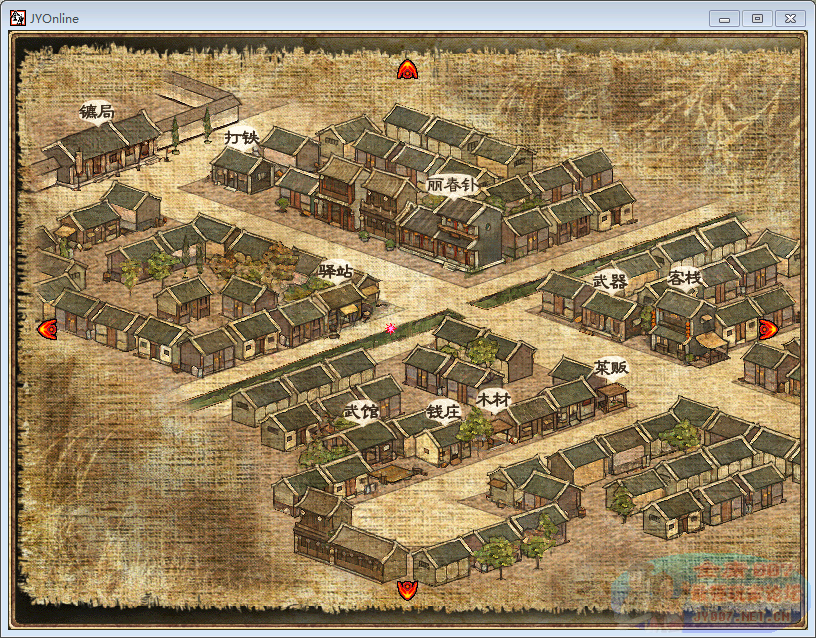Screen dimensions: 816x638
Task: Leave through the bottom red exit arrow
Action: click(407, 588)
